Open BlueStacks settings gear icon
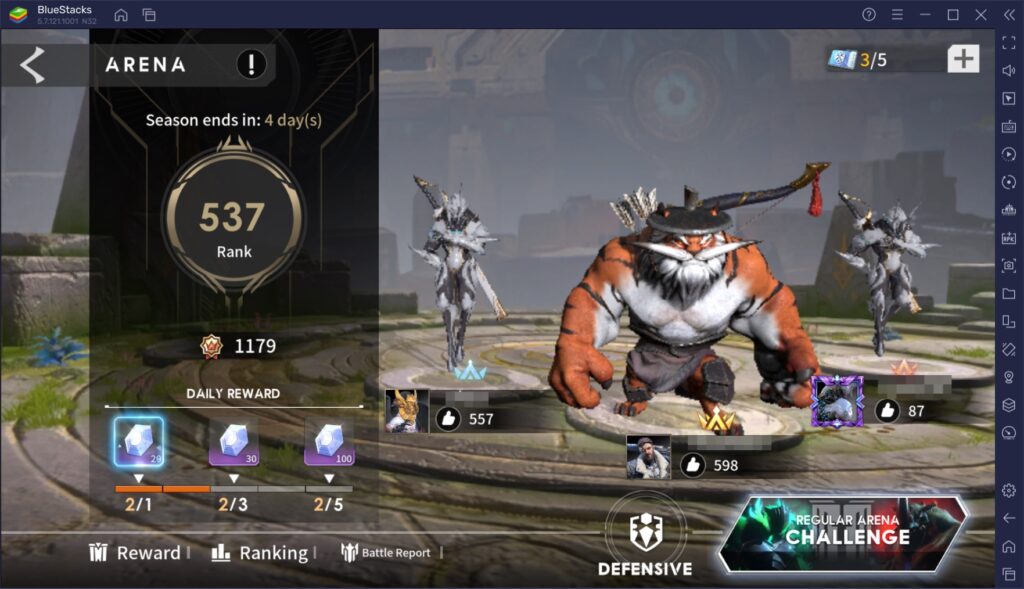This screenshot has height=589, width=1024. (1009, 490)
